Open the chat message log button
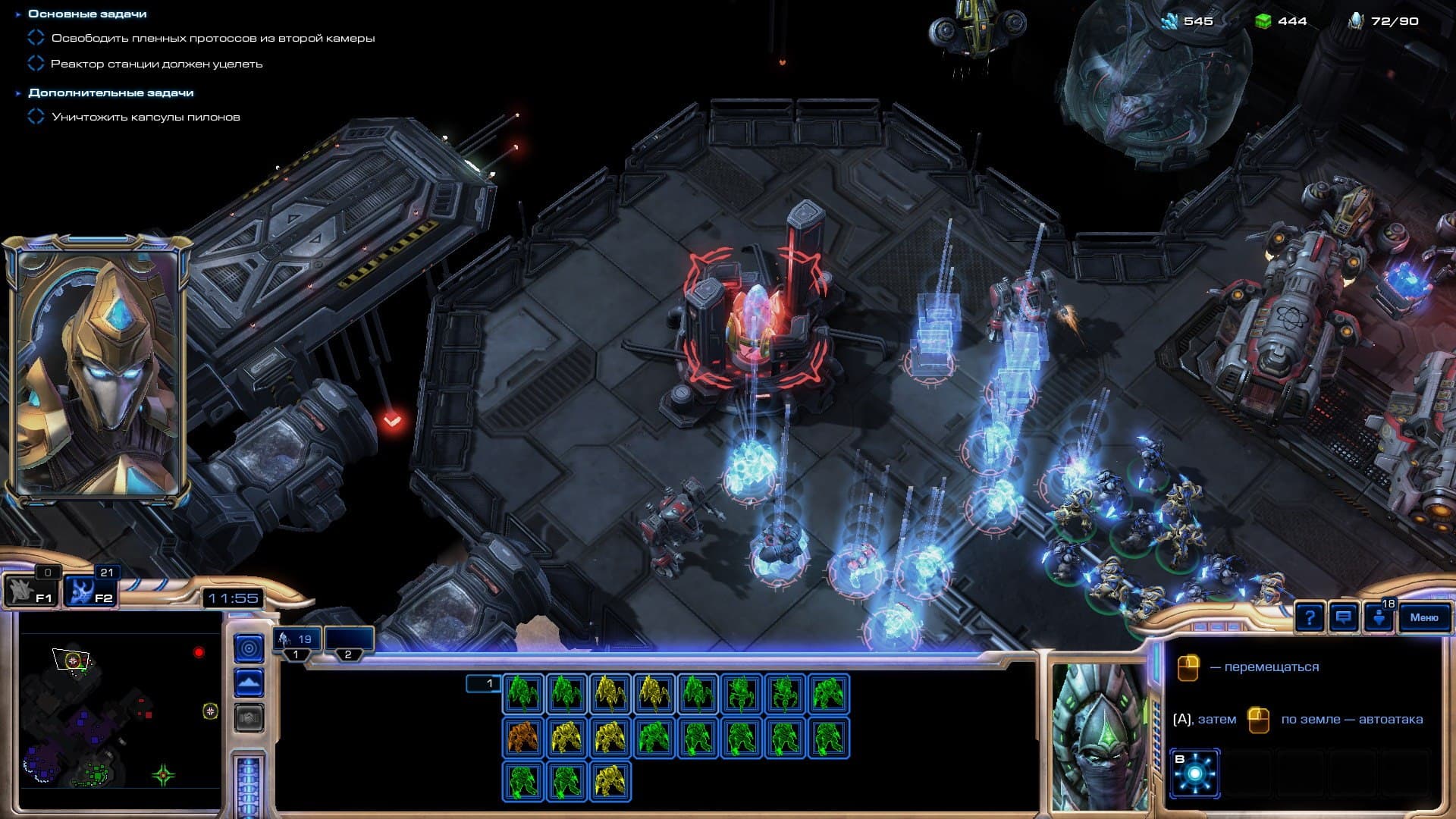 (x=1344, y=617)
